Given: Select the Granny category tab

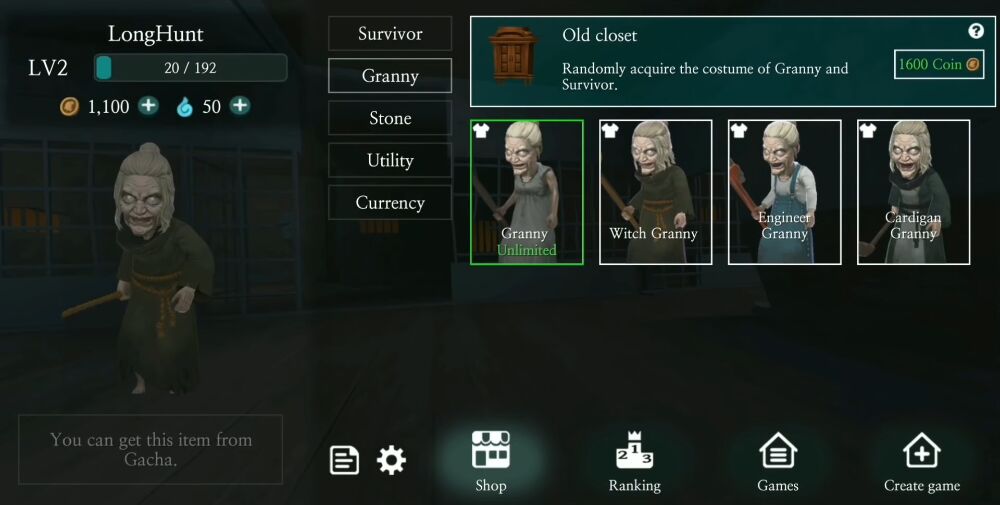Looking at the screenshot, I should 390,76.
